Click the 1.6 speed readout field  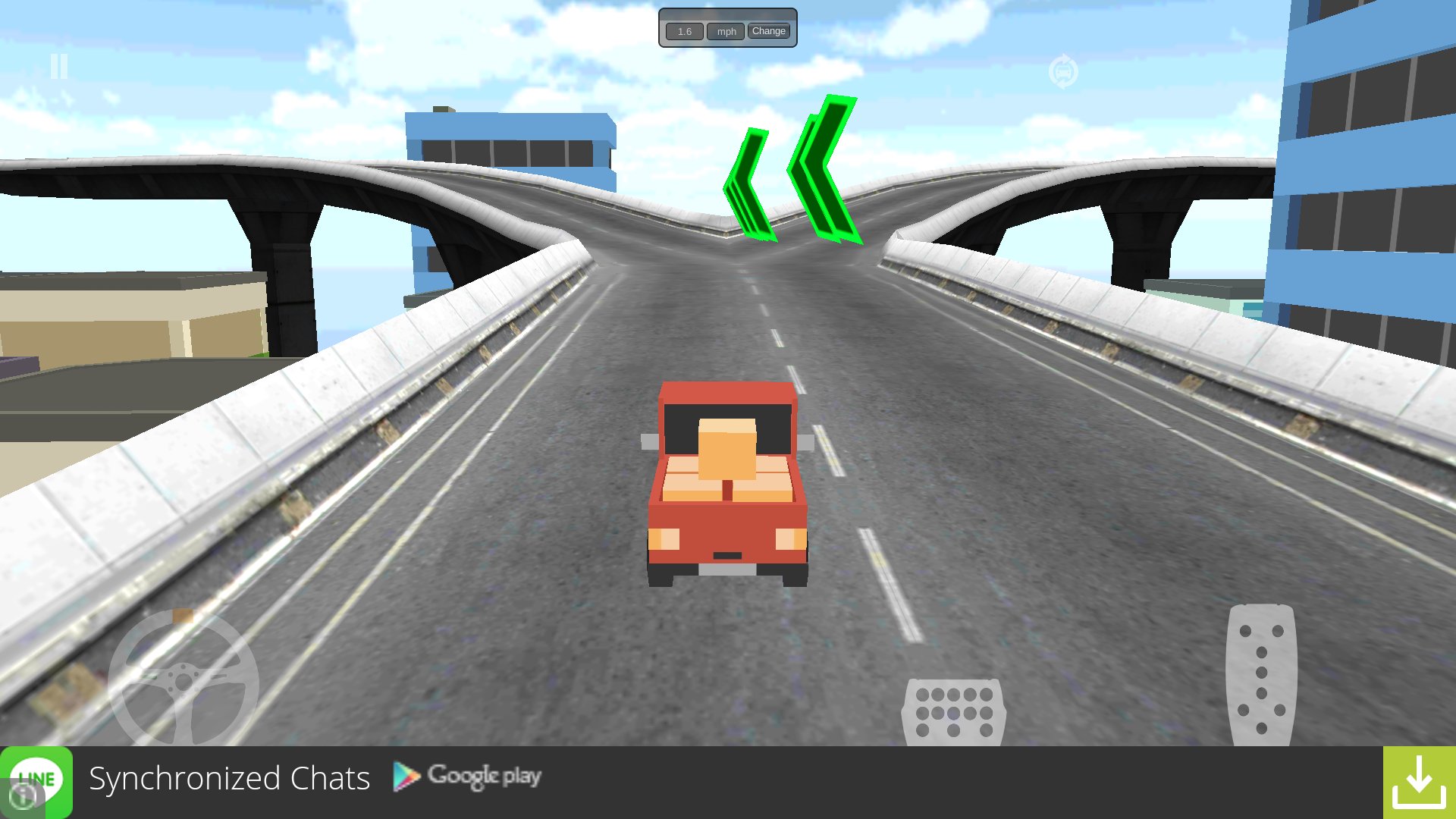(684, 31)
